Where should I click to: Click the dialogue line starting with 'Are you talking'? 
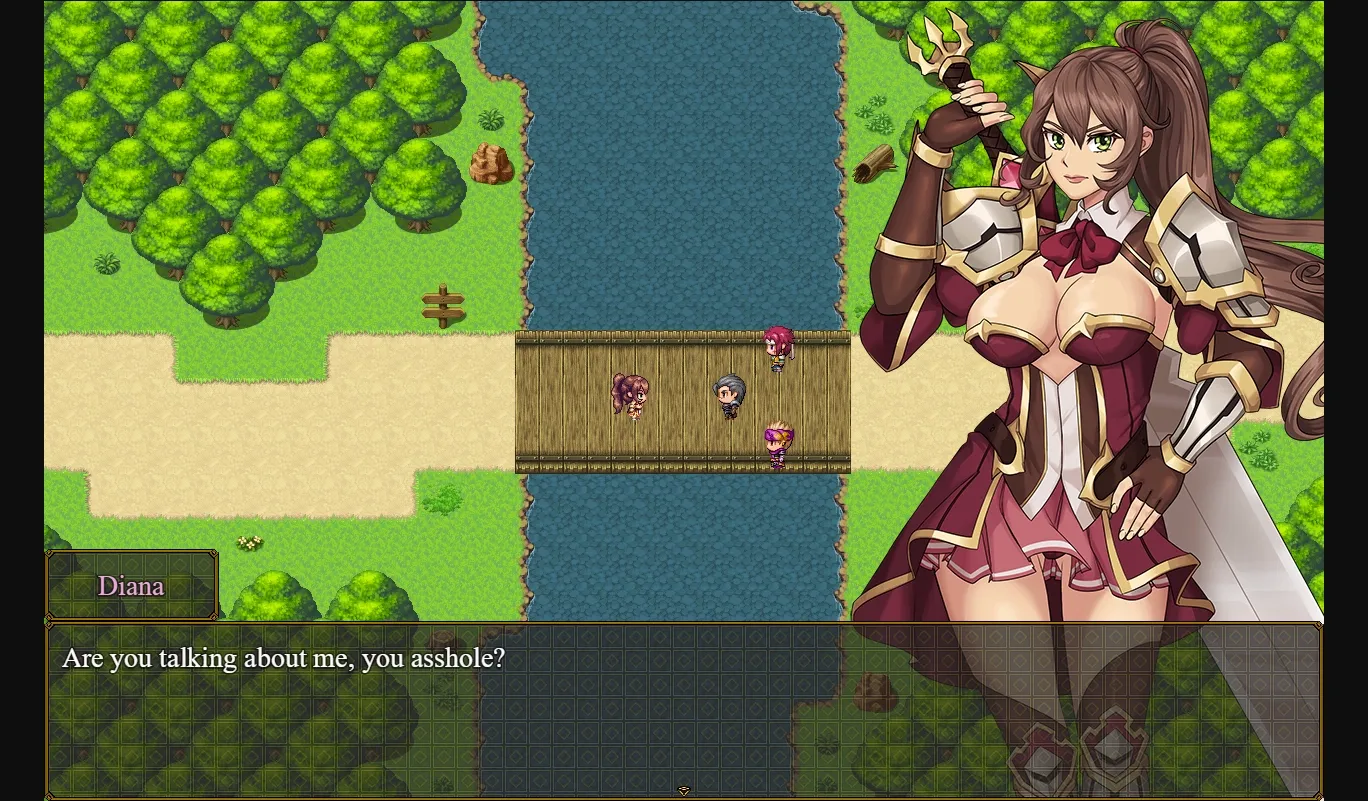click(283, 658)
